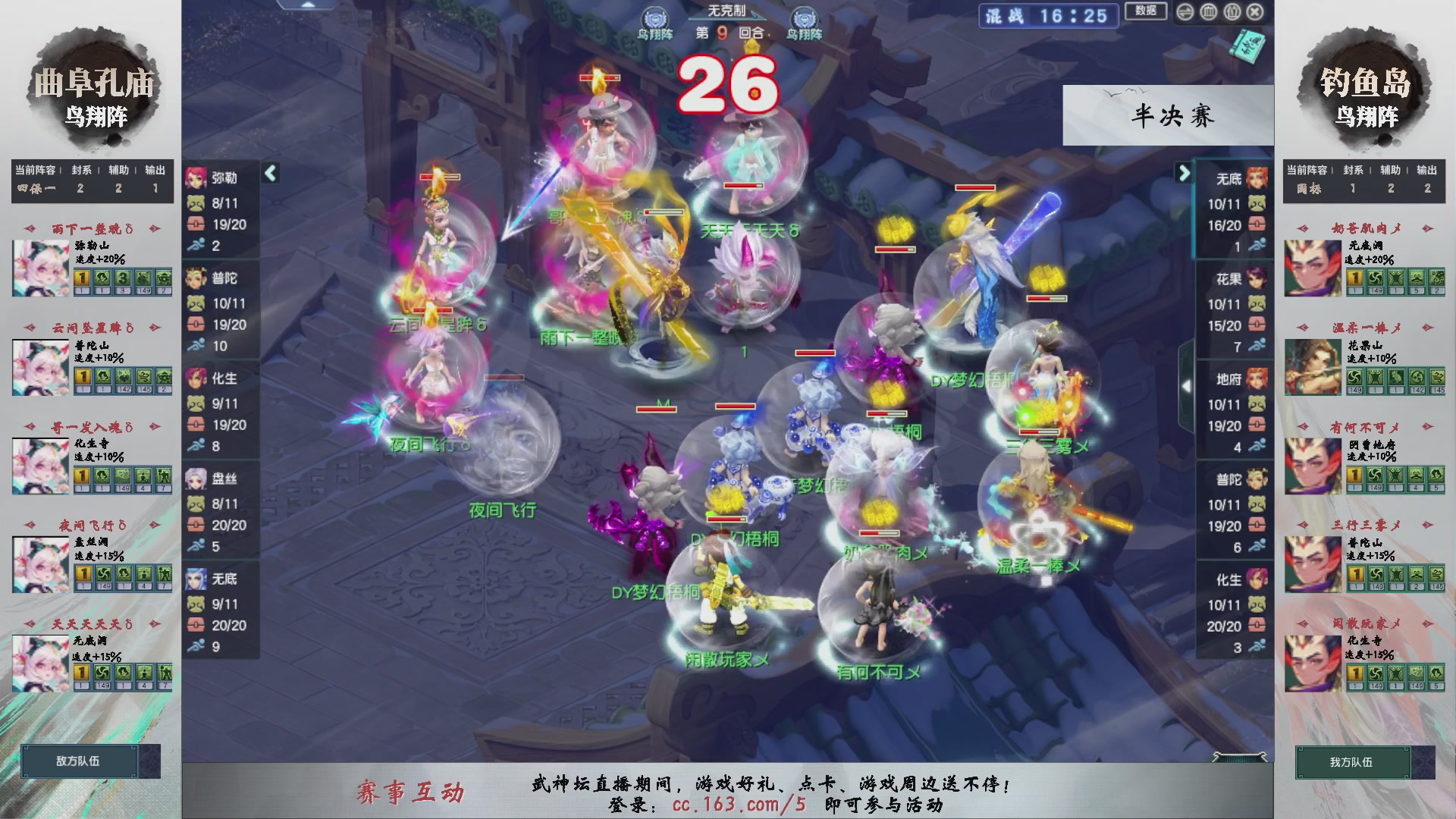Click the column-shaped circular icon in top-right toolbar
1456x819 pixels.
coord(1208,12)
